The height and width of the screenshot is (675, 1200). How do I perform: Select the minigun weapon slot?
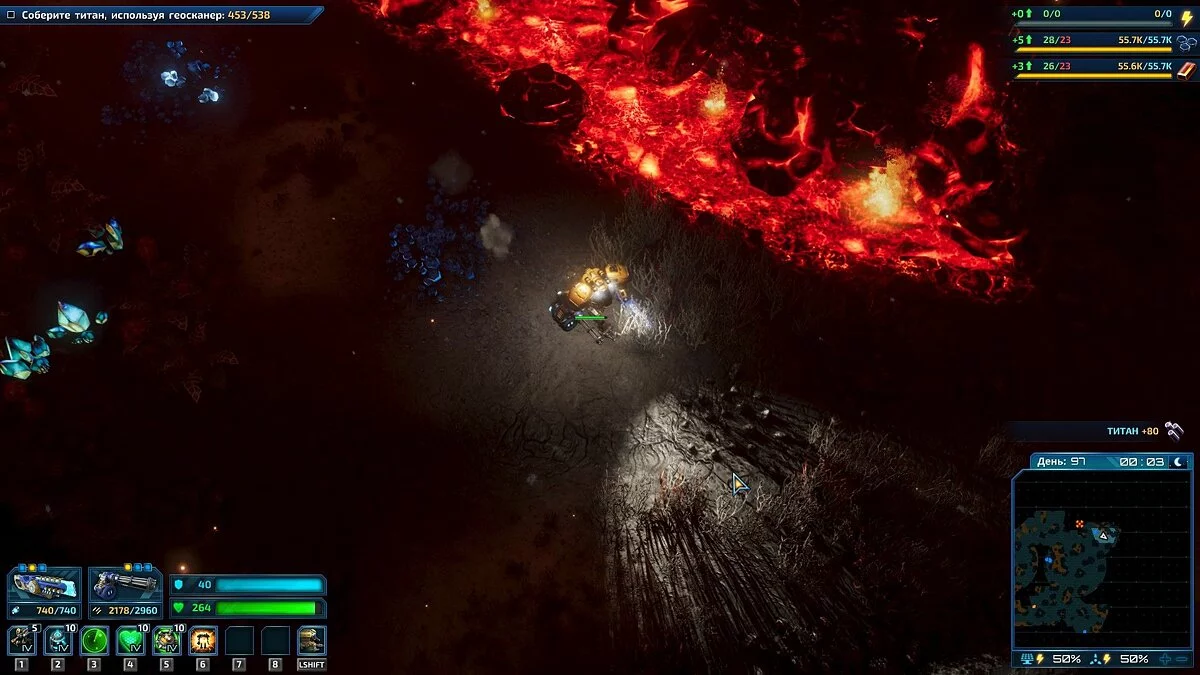click(x=125, y=587)
